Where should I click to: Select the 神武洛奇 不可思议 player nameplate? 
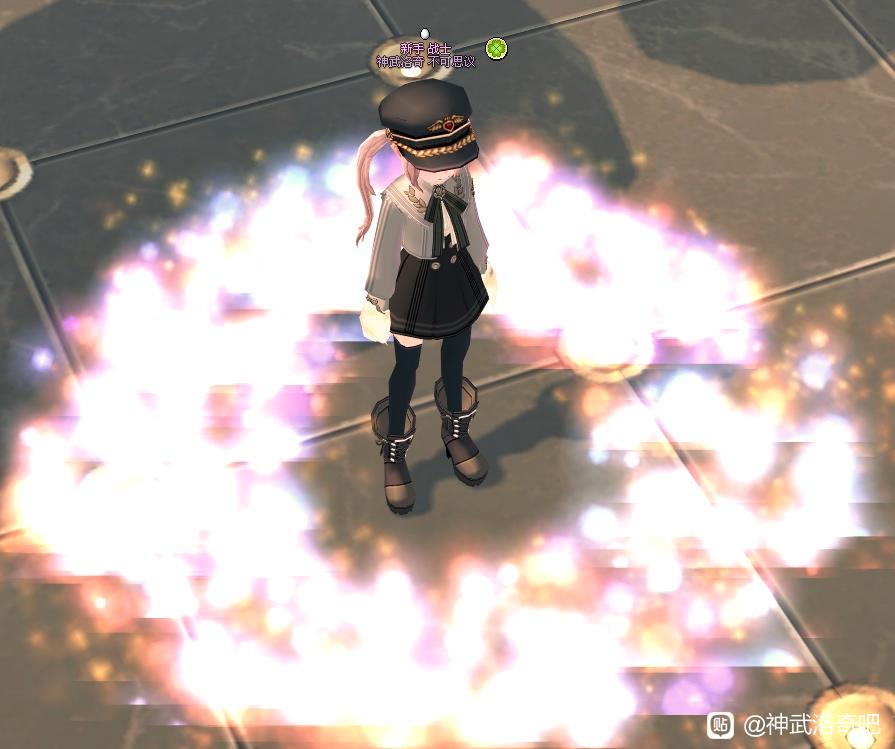click(425, 61)
